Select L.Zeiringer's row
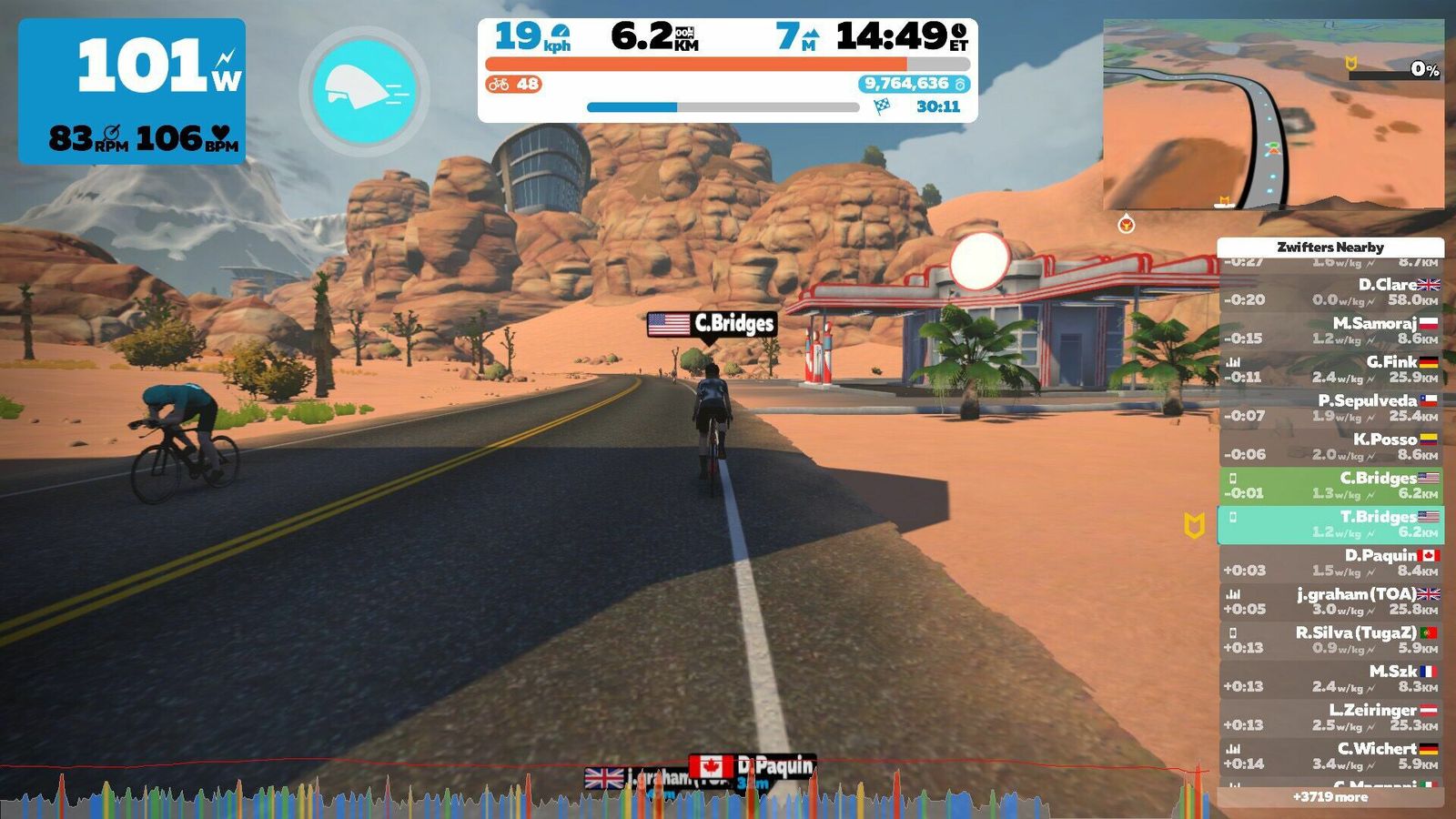The height and width of the screenshot is (819, 1456). 1330,717
